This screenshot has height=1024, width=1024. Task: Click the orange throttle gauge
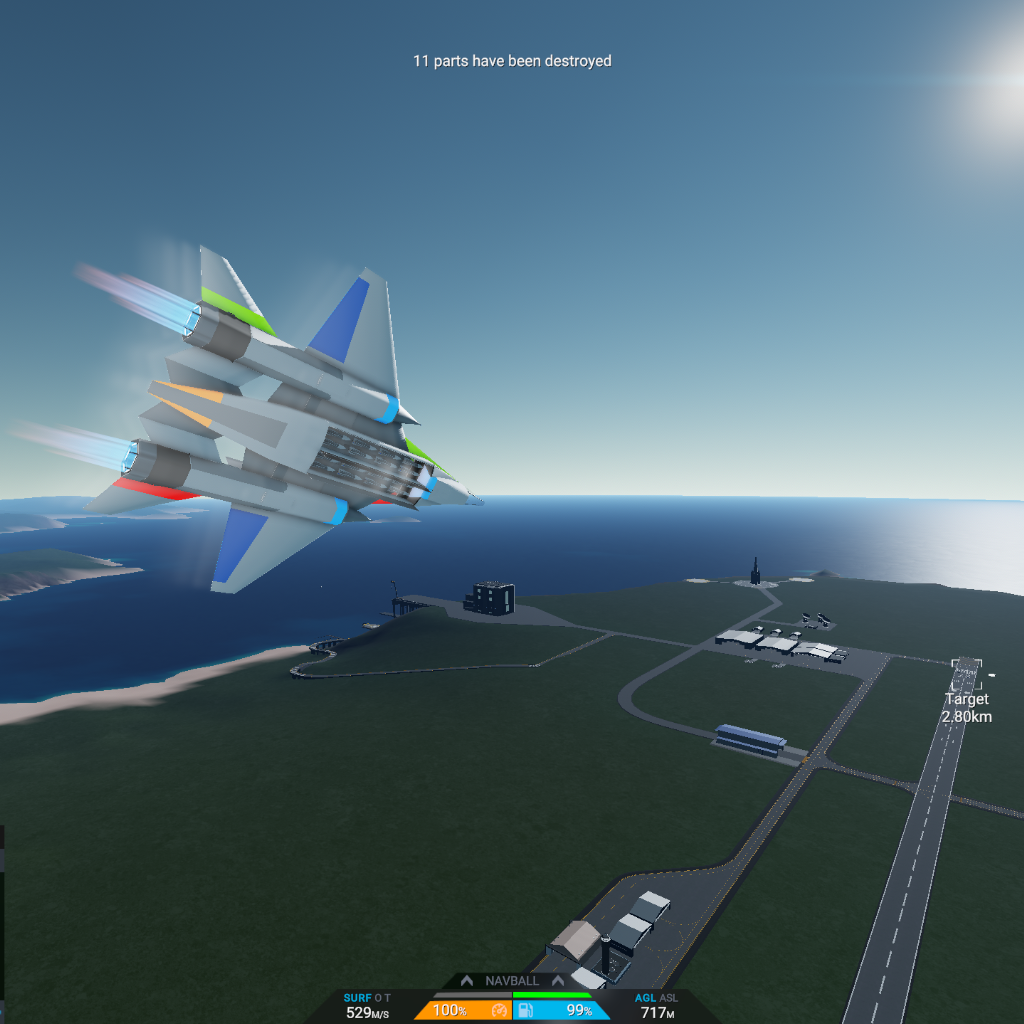pyautogui.click(x=463, y=1011)
